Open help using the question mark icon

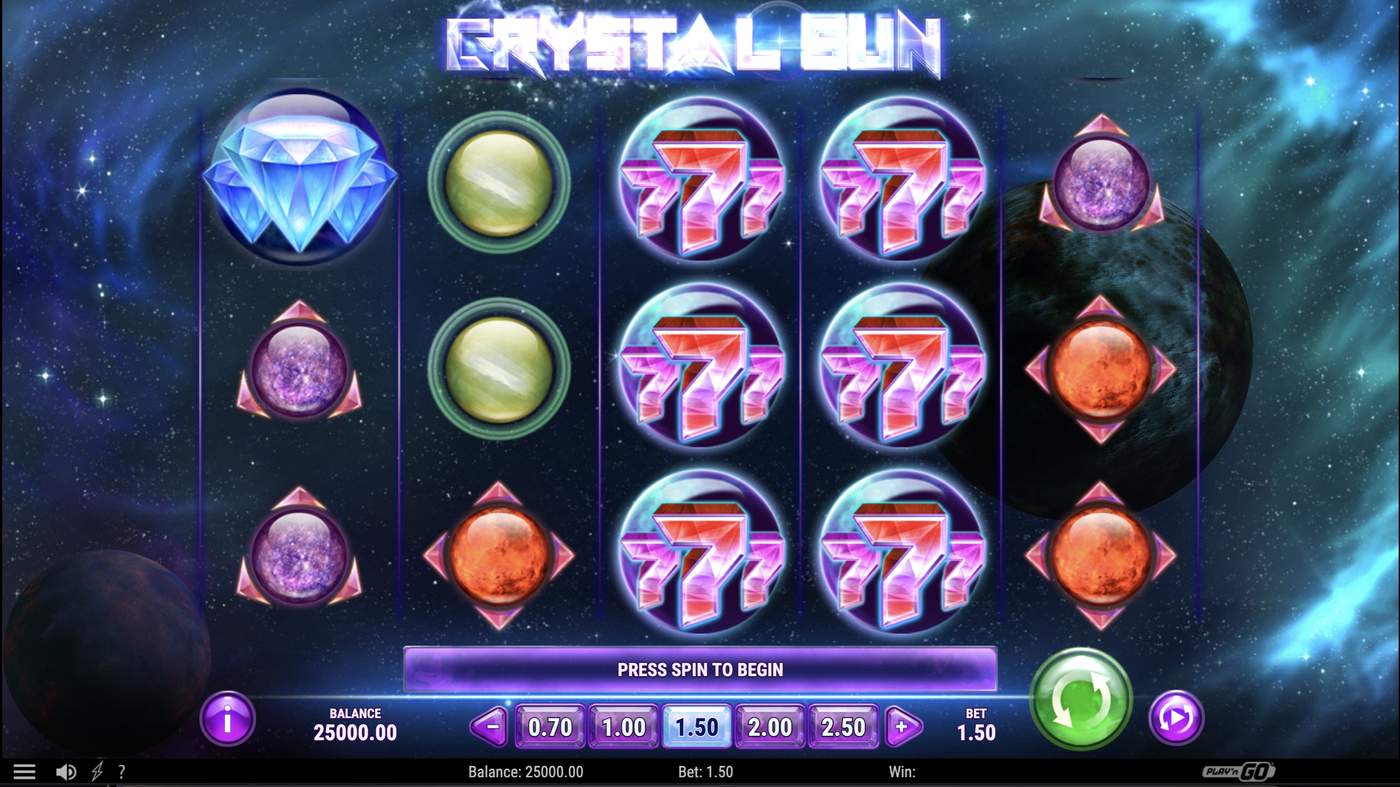[x=122, y=771]
